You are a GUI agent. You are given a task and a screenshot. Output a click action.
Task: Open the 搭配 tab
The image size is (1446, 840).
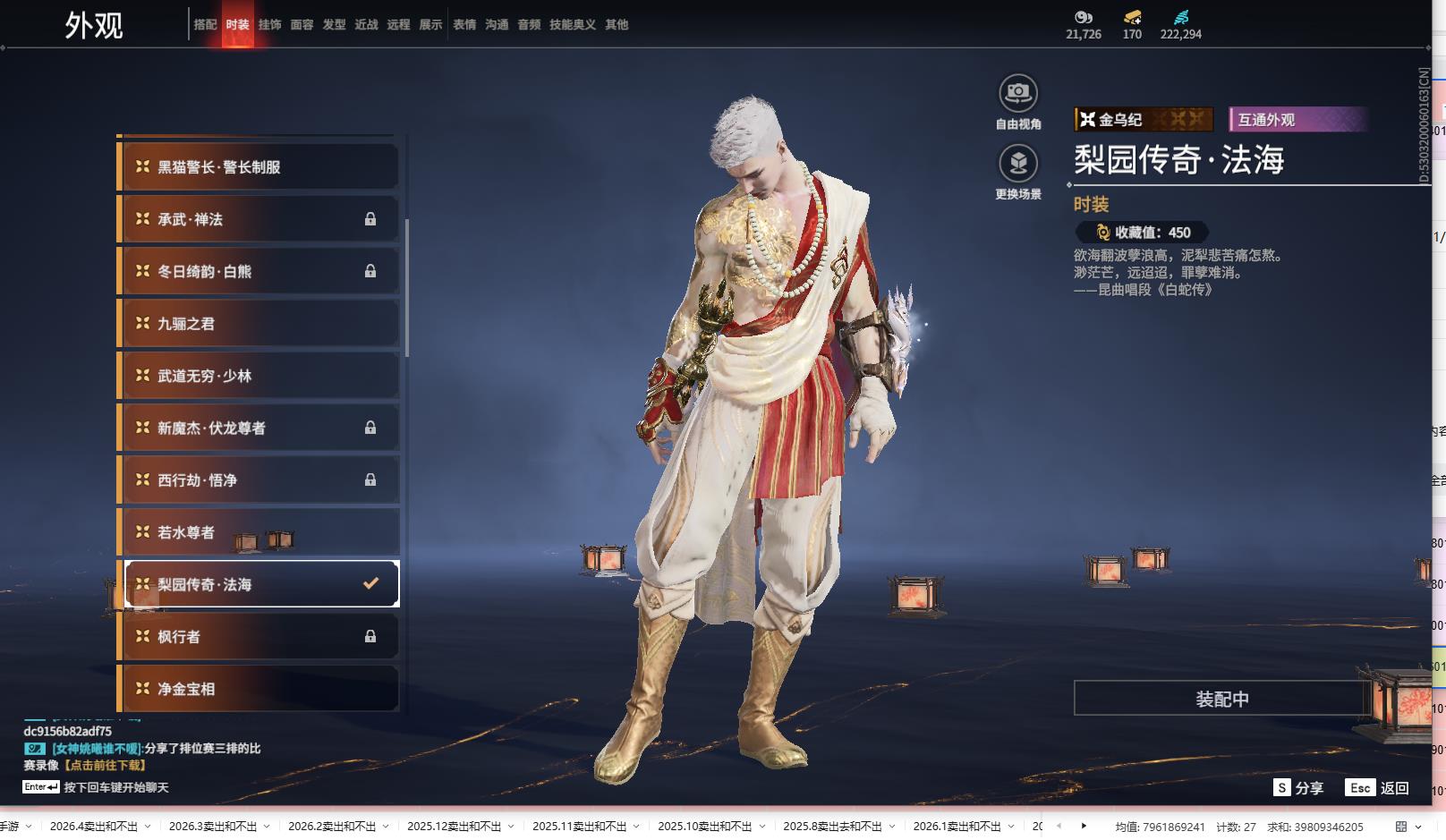205,25
